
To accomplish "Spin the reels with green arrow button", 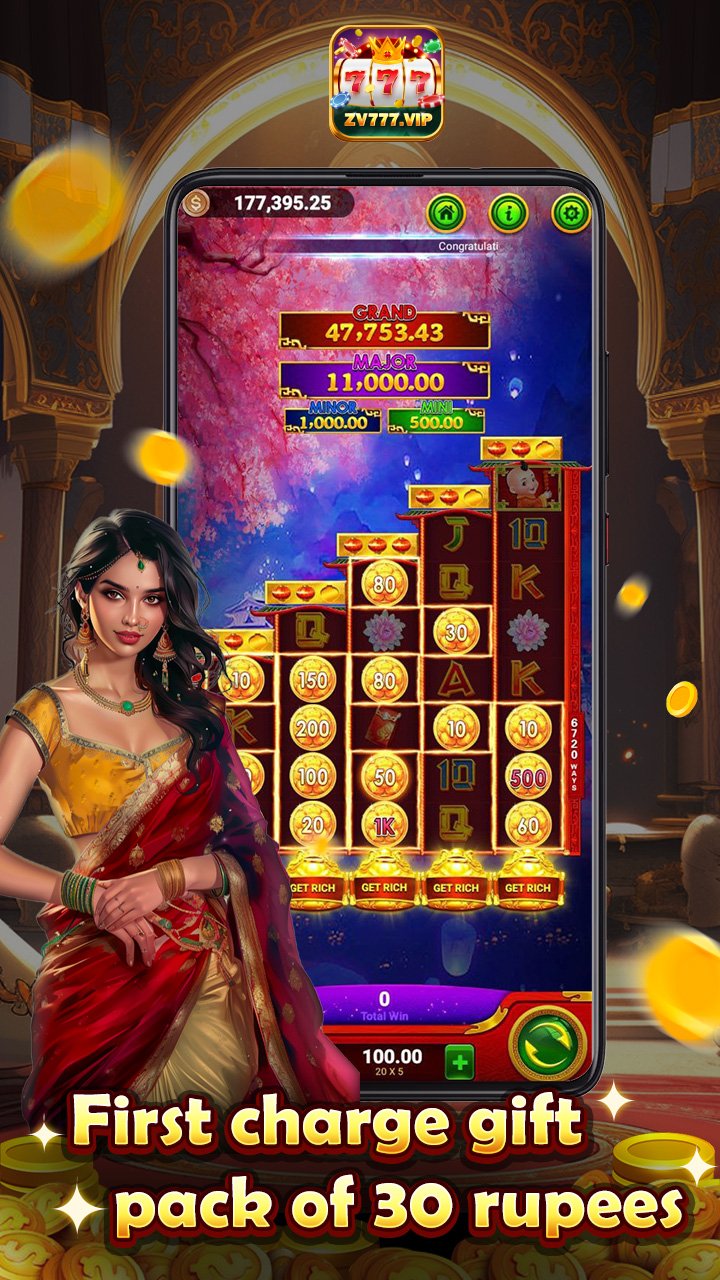I will click(548, 1044).
